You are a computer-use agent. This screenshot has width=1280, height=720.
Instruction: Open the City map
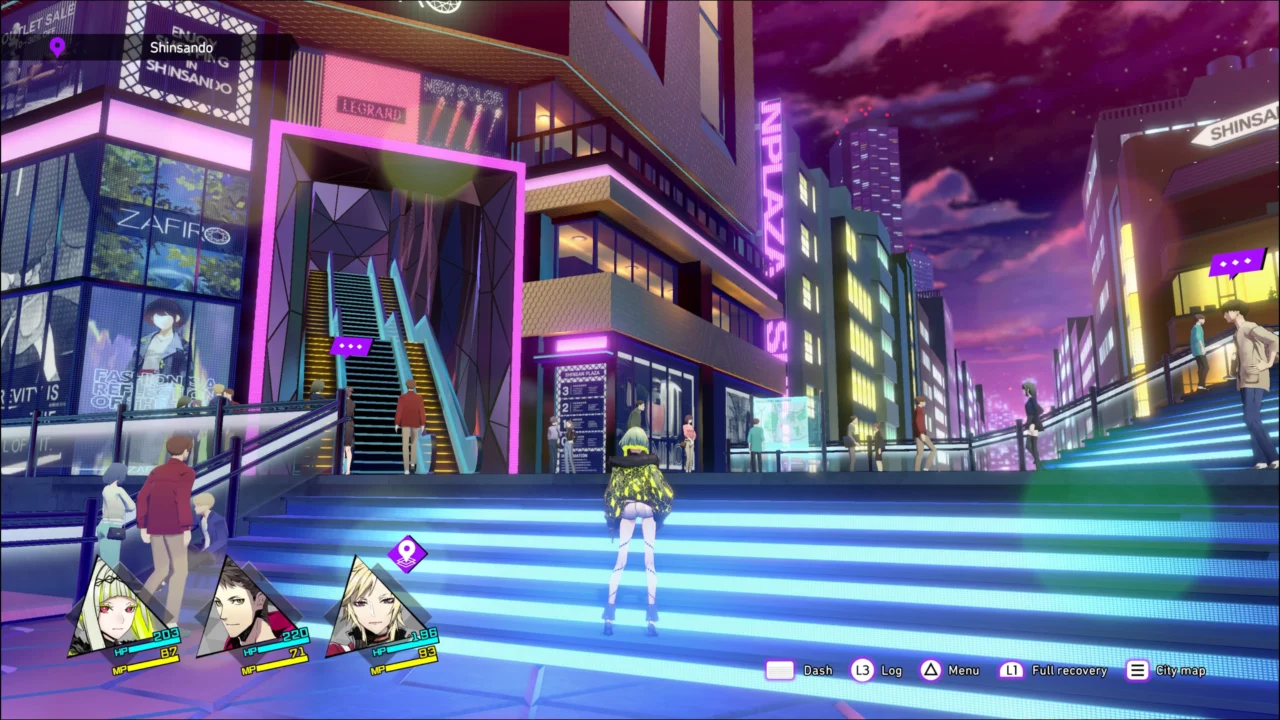1180,670
